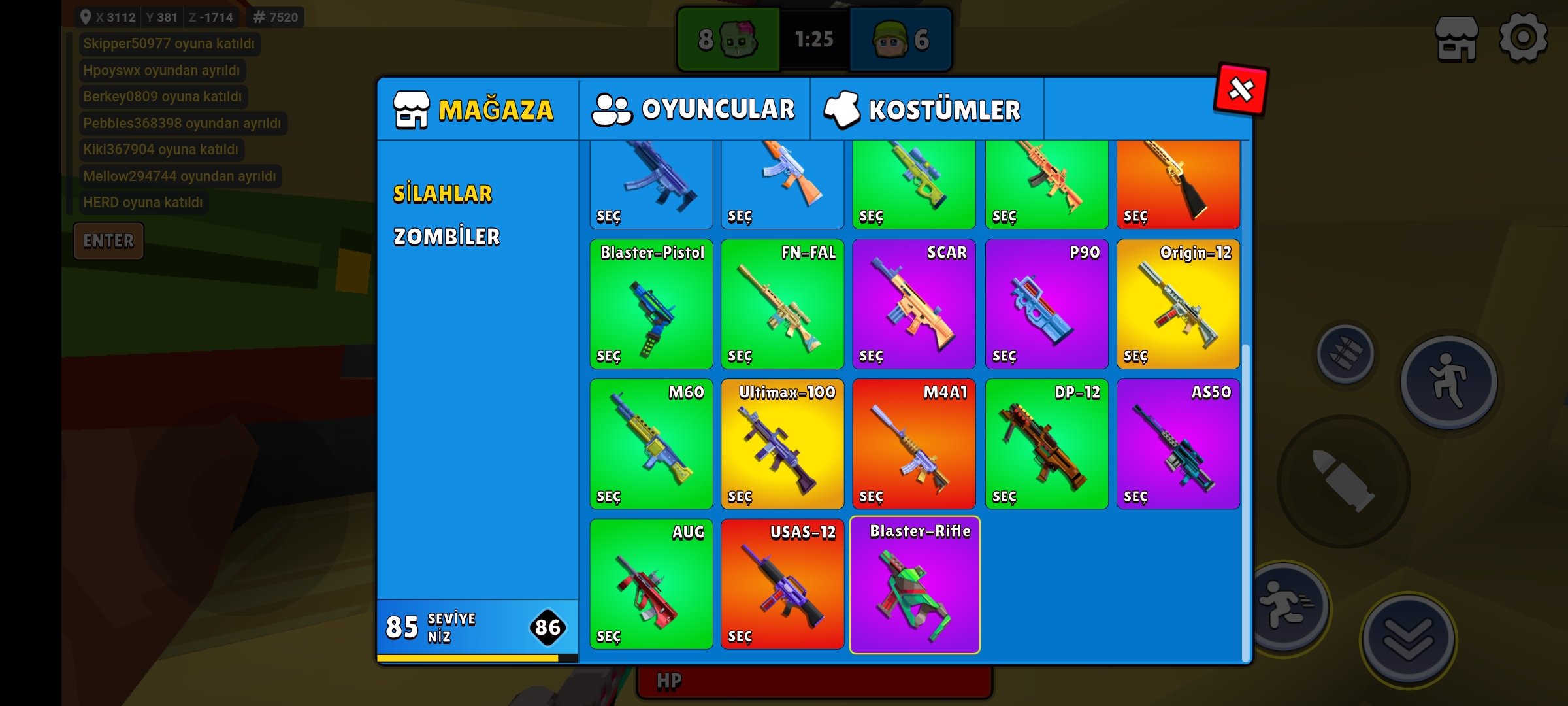This screenshot has width=1568, height=706.
Task: Choose the AS50 sniper rifle
Action: (1178, 445)
